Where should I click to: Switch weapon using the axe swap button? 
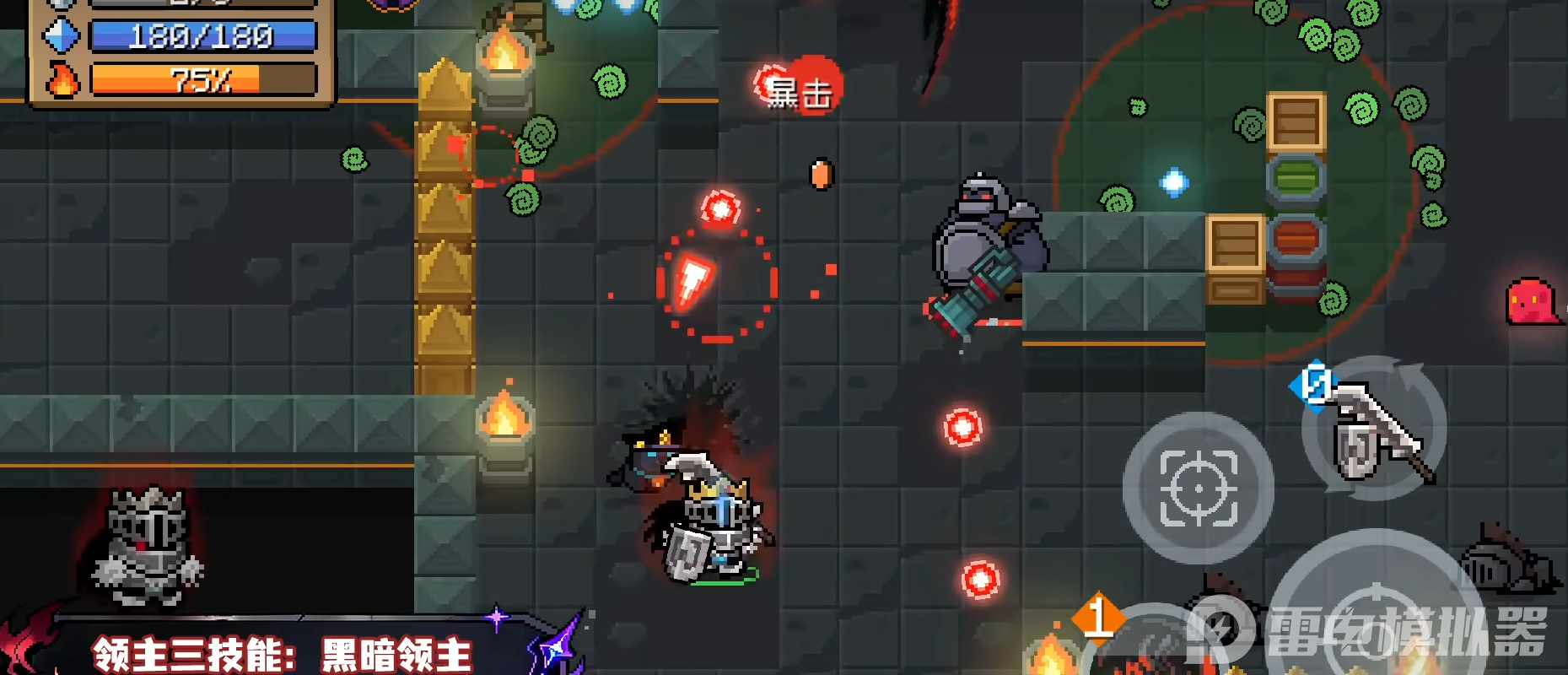(1374, 430)
